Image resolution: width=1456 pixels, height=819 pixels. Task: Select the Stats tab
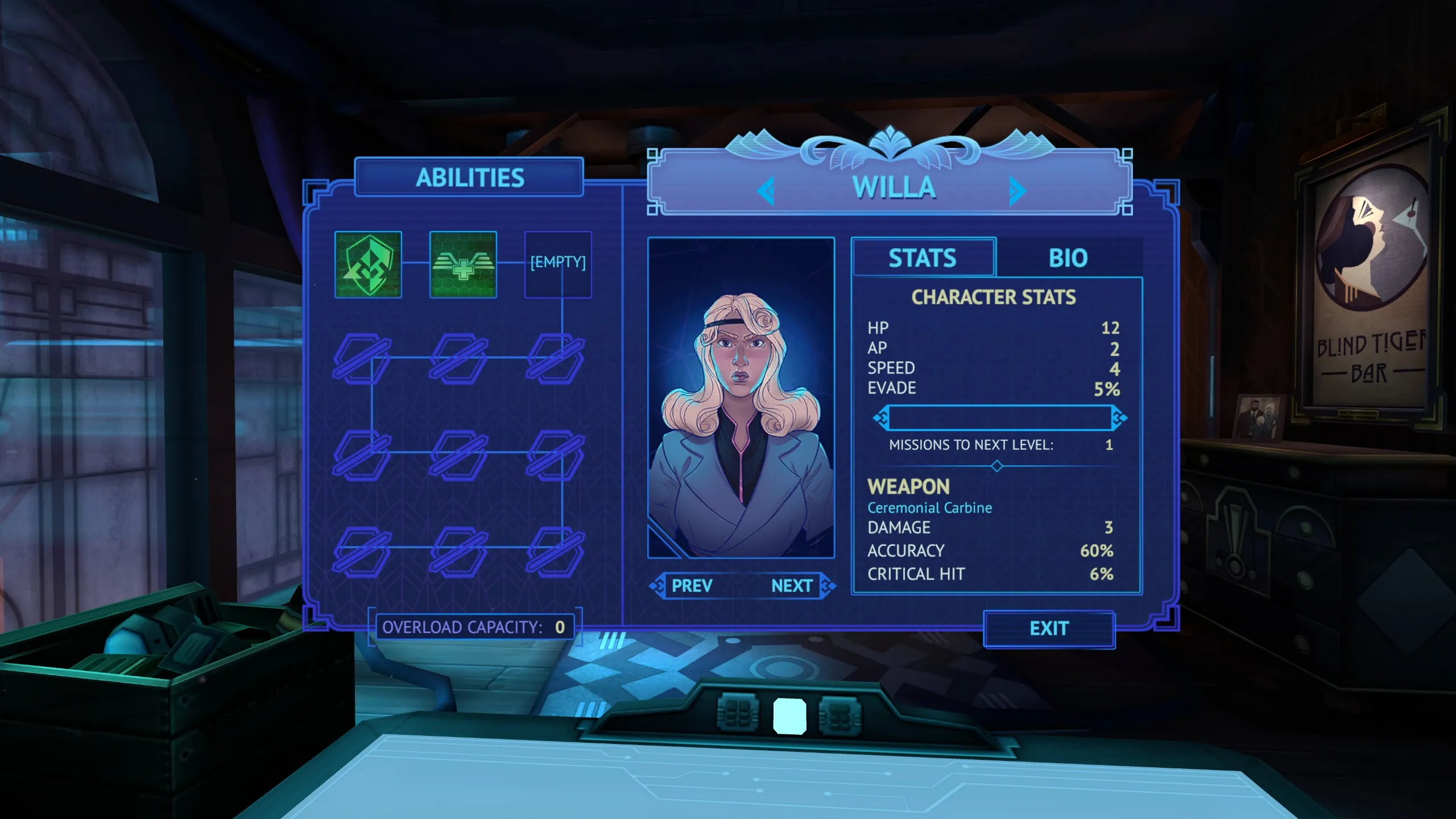[x=923, y=258]
